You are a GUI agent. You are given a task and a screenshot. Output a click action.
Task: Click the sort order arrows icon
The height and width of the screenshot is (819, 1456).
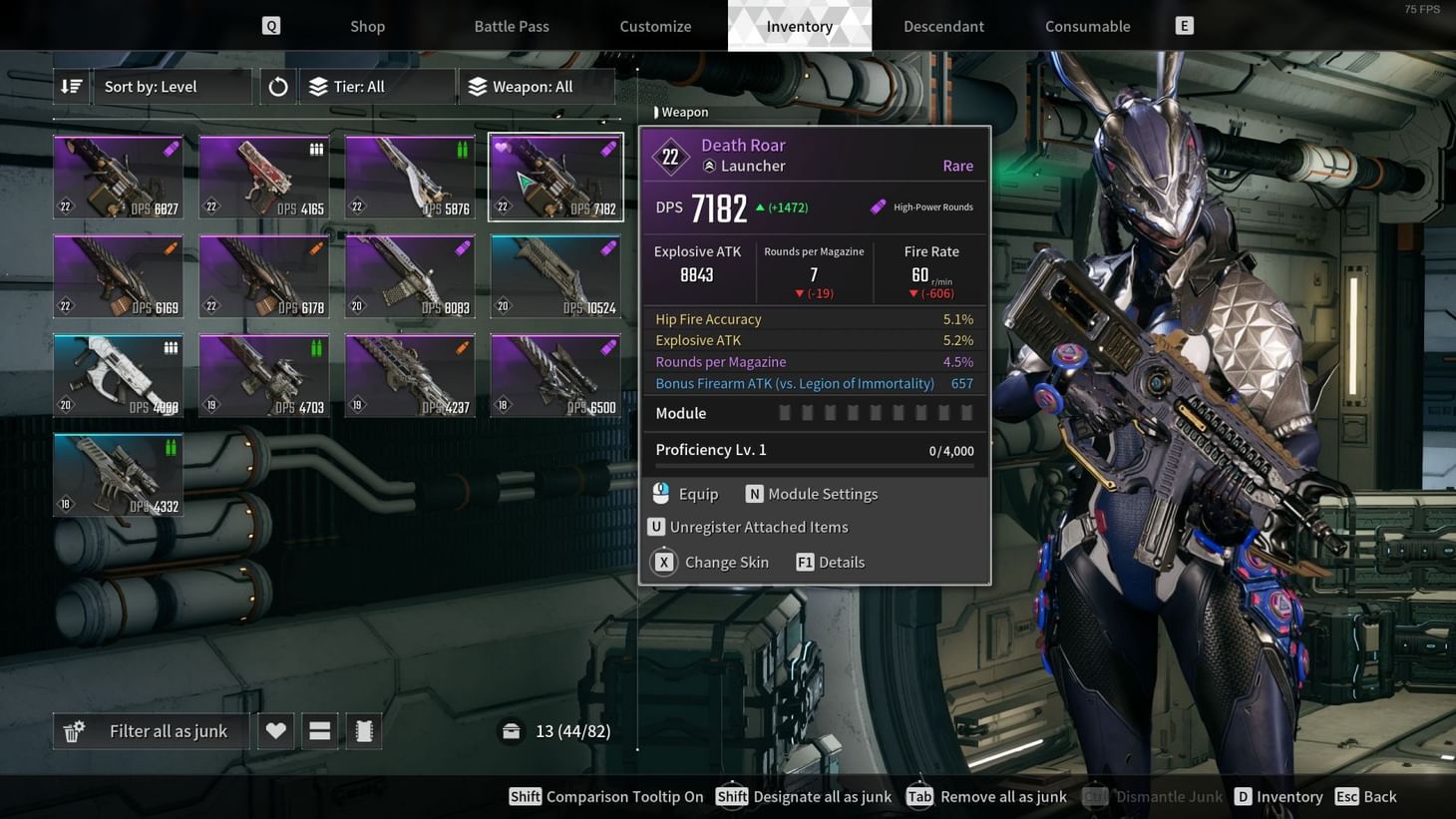pos(71,86)
